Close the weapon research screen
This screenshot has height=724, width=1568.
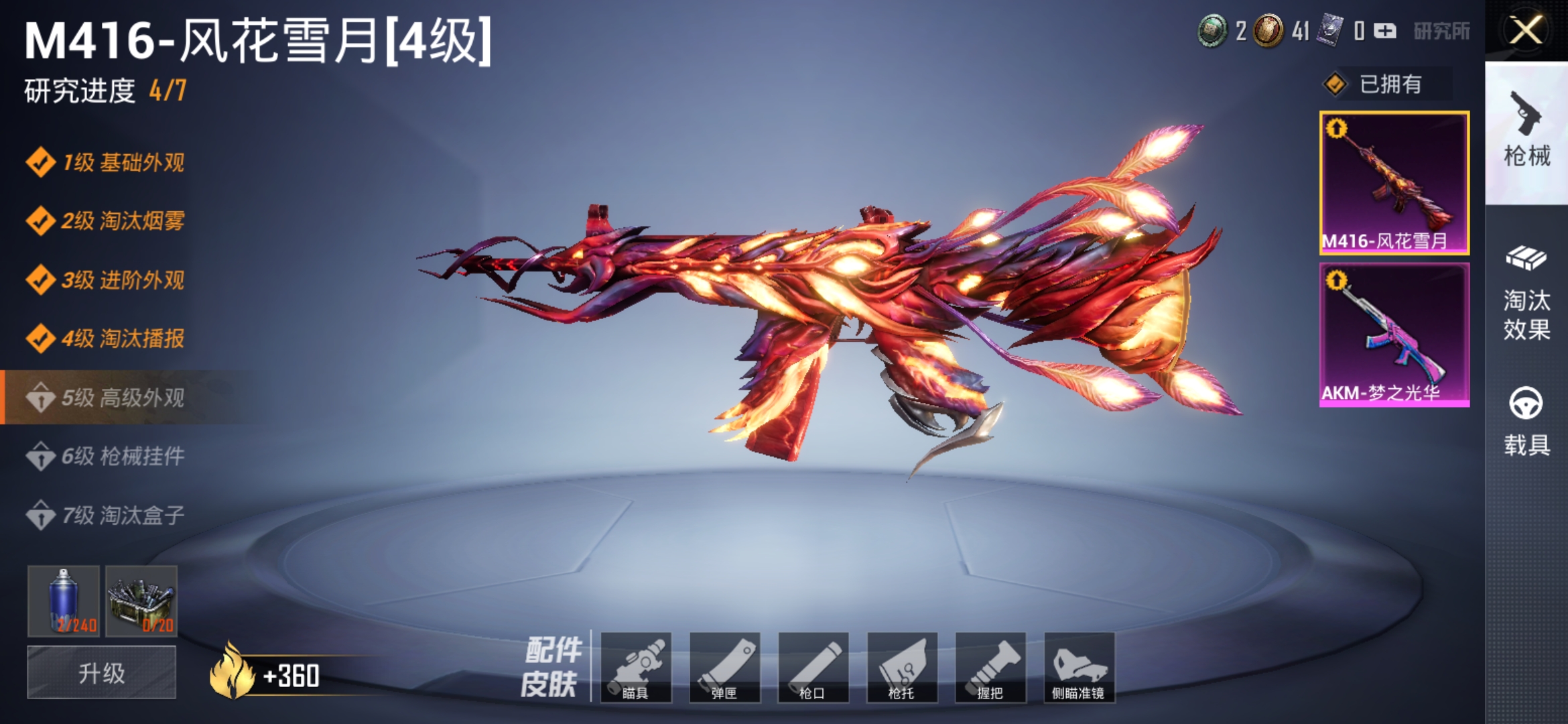[1526, 31]
